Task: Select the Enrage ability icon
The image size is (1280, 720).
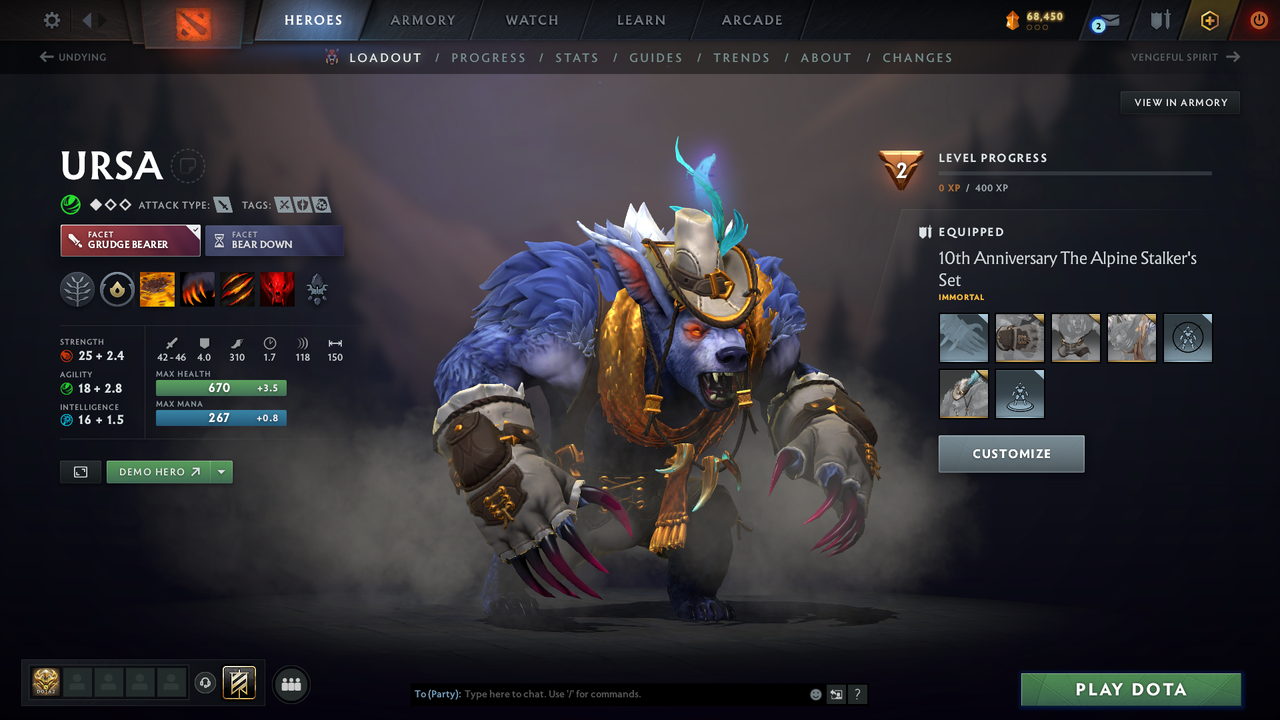Action: [277, 289]
